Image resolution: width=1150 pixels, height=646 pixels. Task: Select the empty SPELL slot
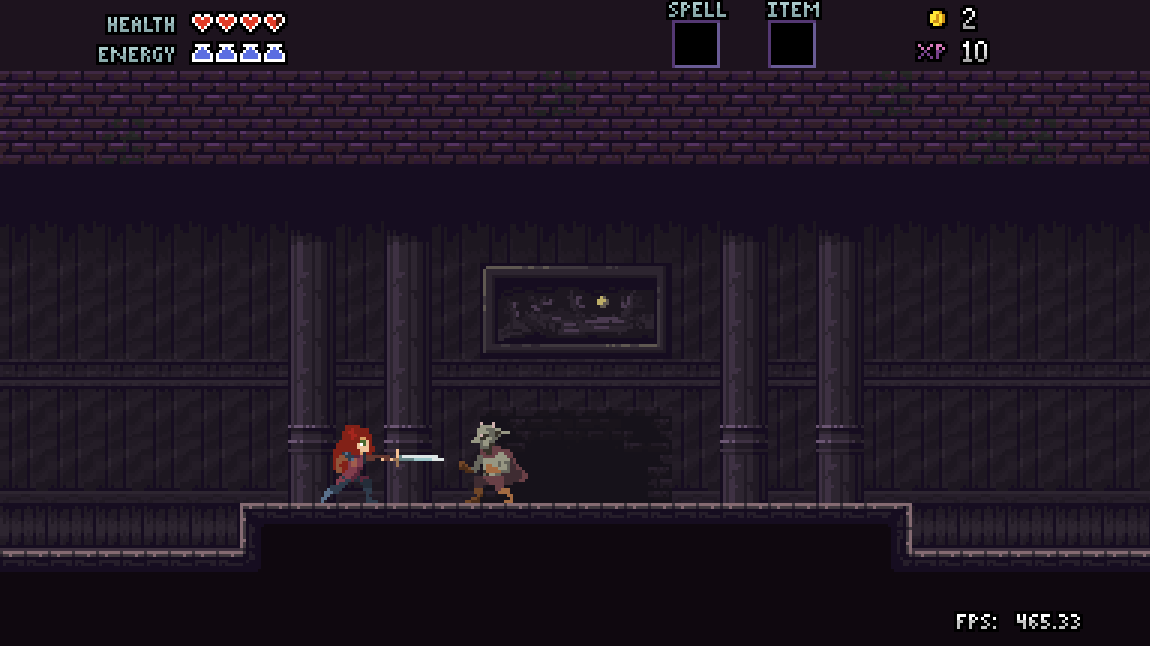[695, 44]
